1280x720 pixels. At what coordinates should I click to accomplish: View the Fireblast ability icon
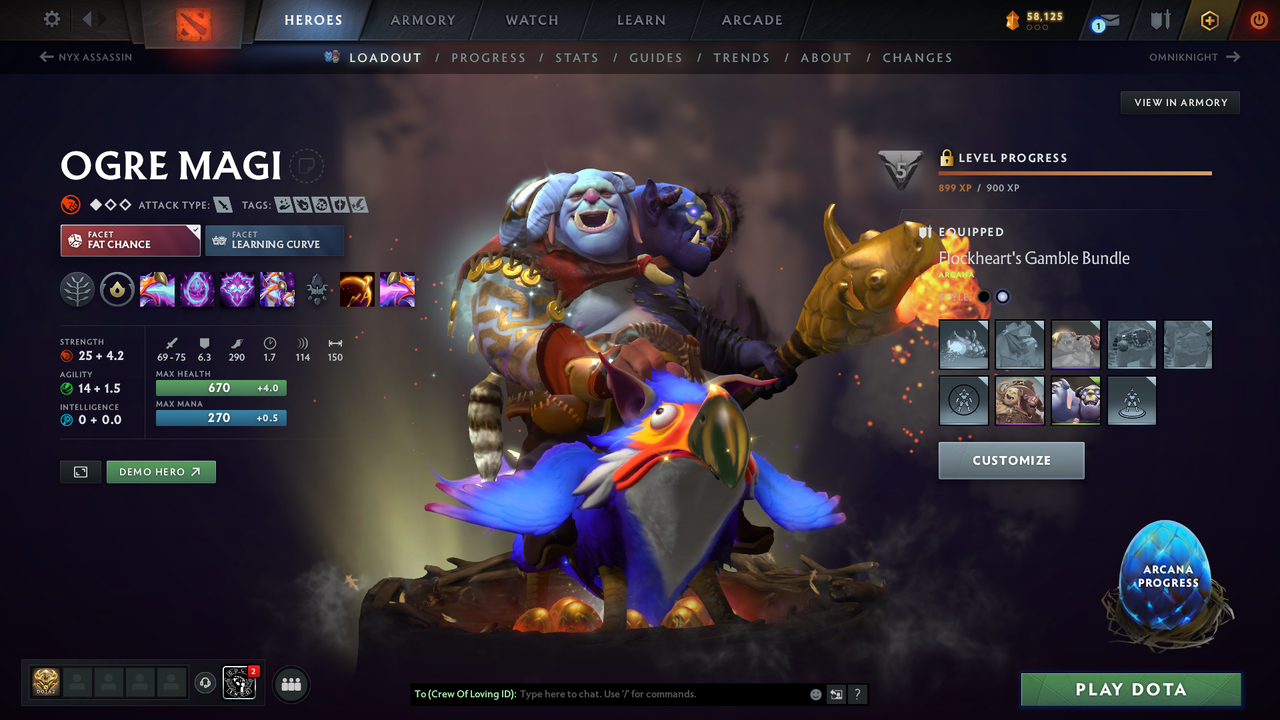click(157, 289)
